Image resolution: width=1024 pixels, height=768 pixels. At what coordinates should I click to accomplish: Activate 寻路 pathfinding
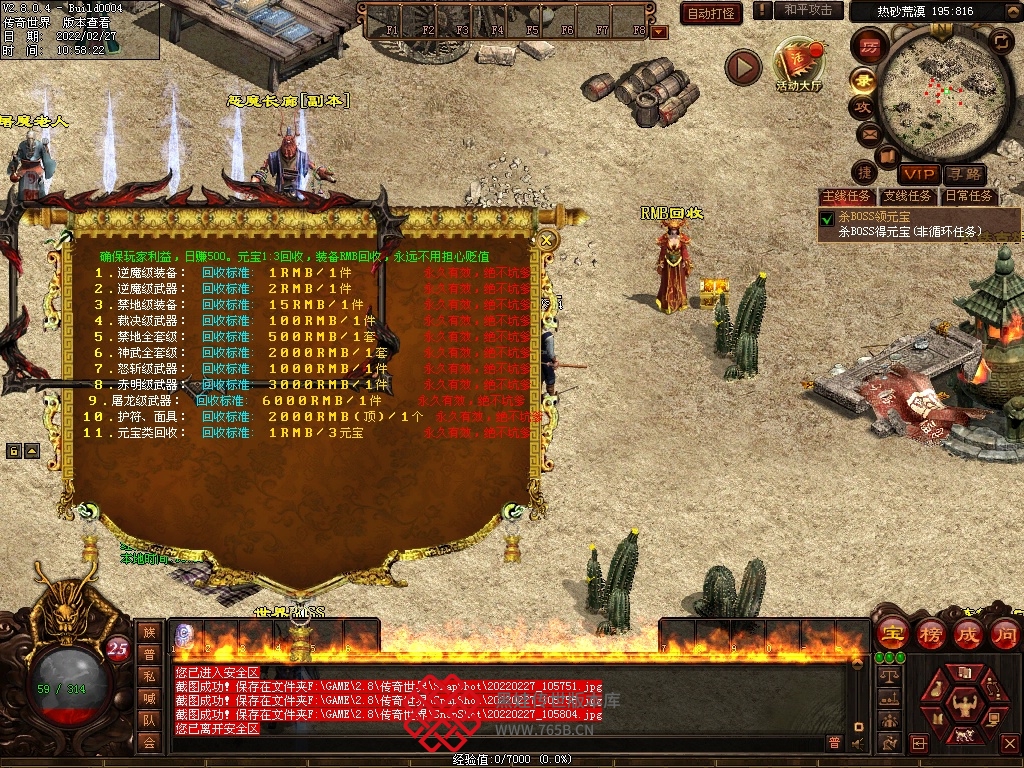(x=963, y=174)
